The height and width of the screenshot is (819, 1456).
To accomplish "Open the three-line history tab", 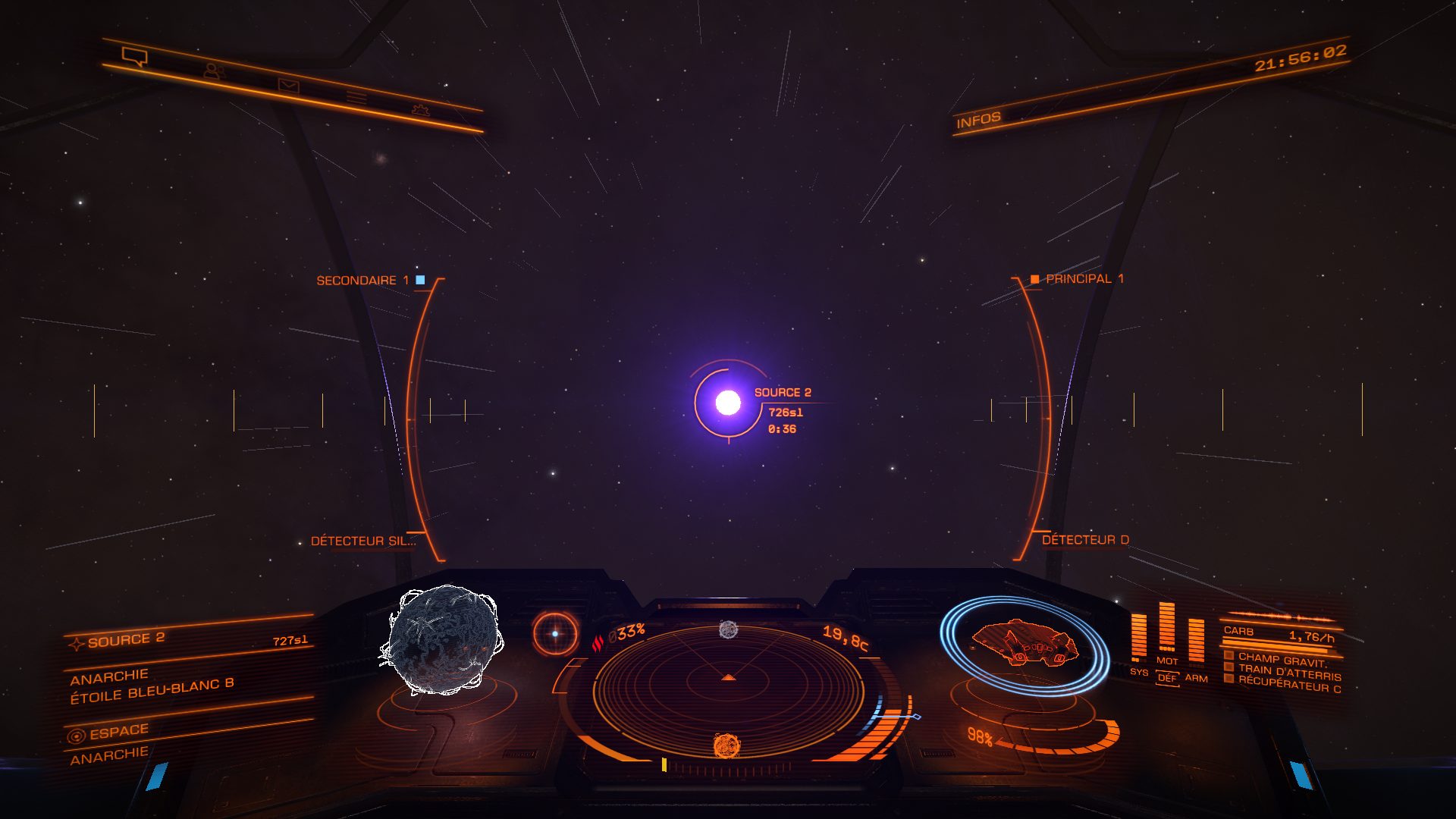I will click(x=356, y=97).
